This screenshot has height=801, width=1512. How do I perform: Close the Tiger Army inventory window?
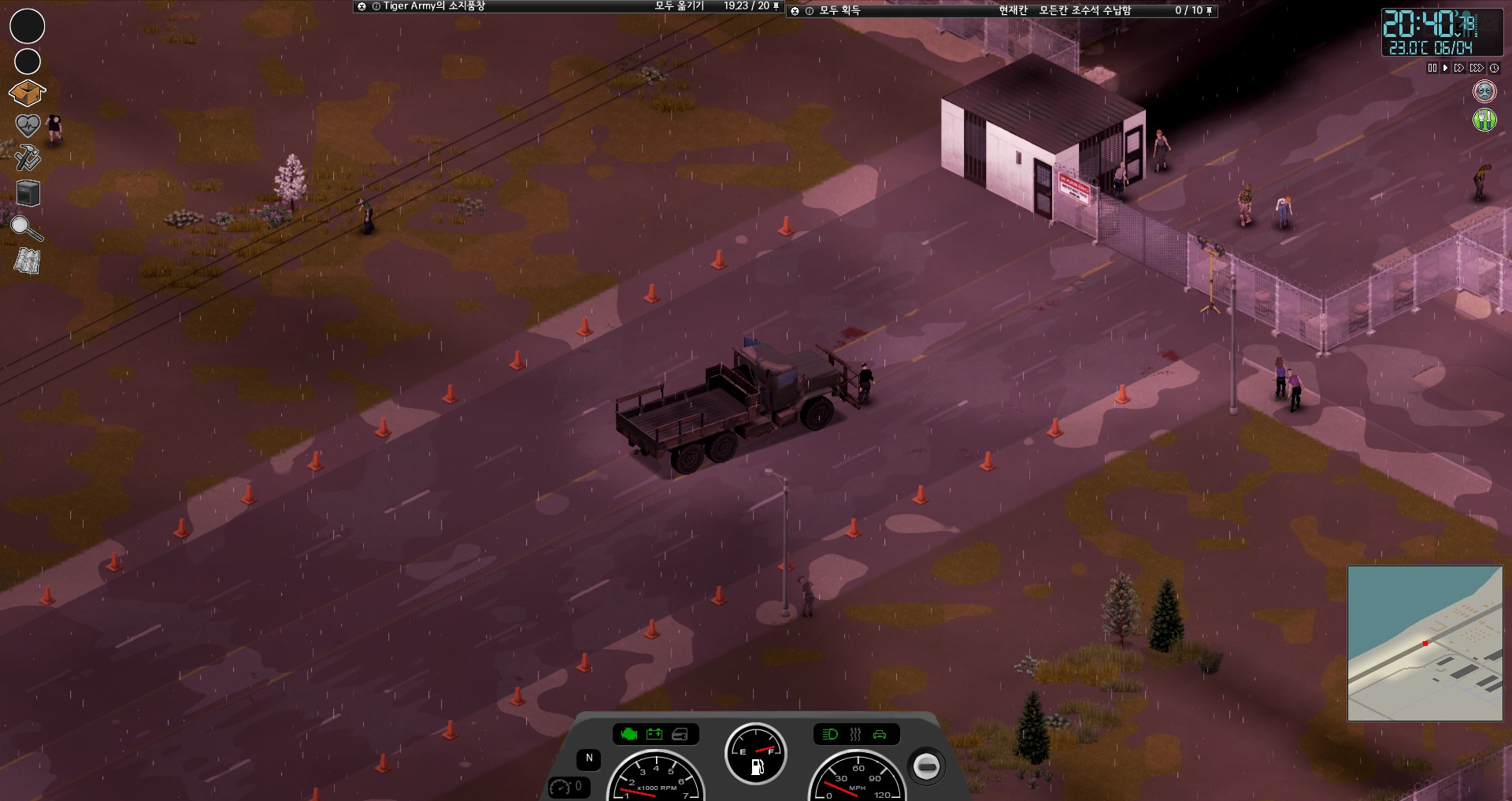[361, 6]
